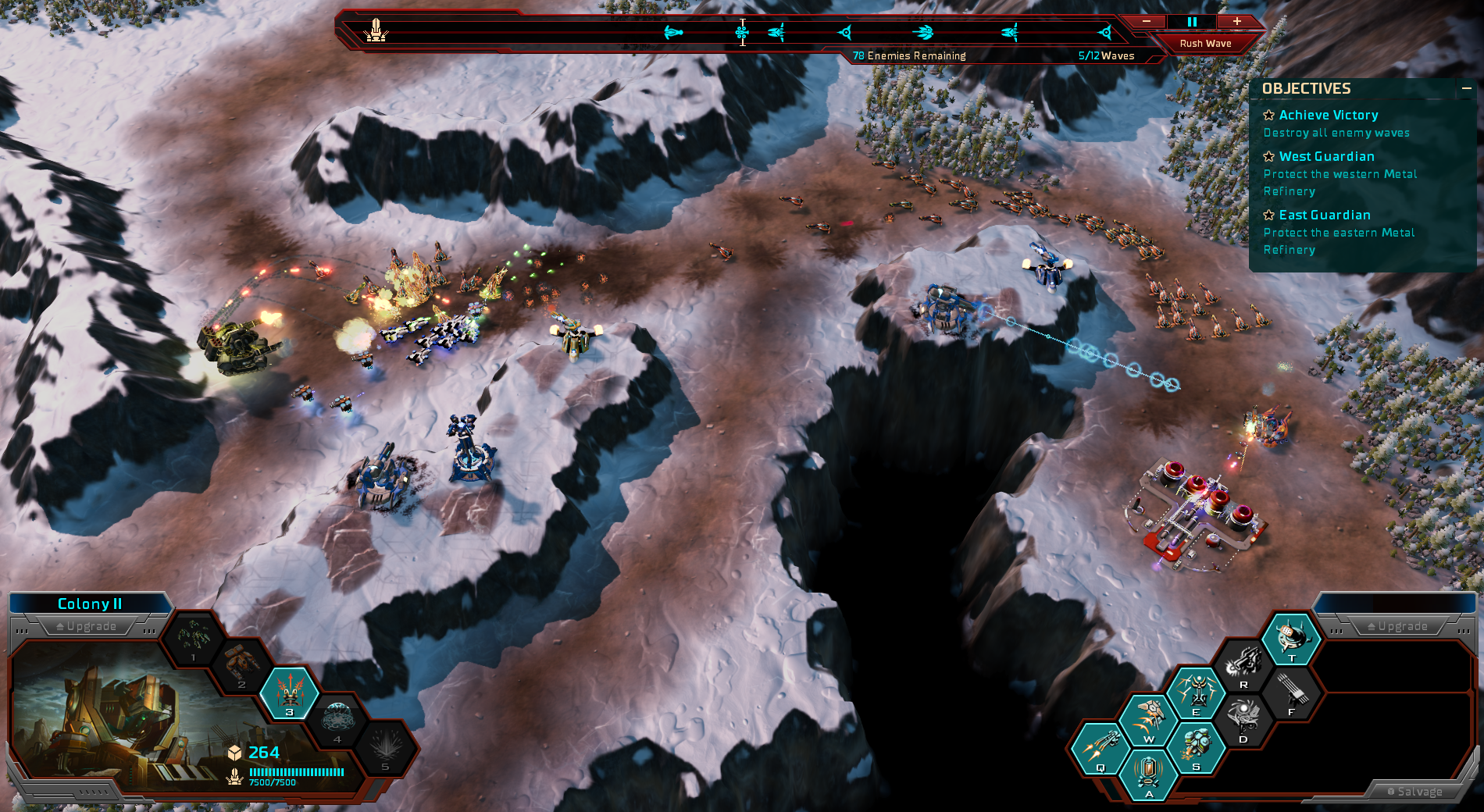1484x812 pixels.
Task: Pause the game with the pause button
Action: 1192,22
